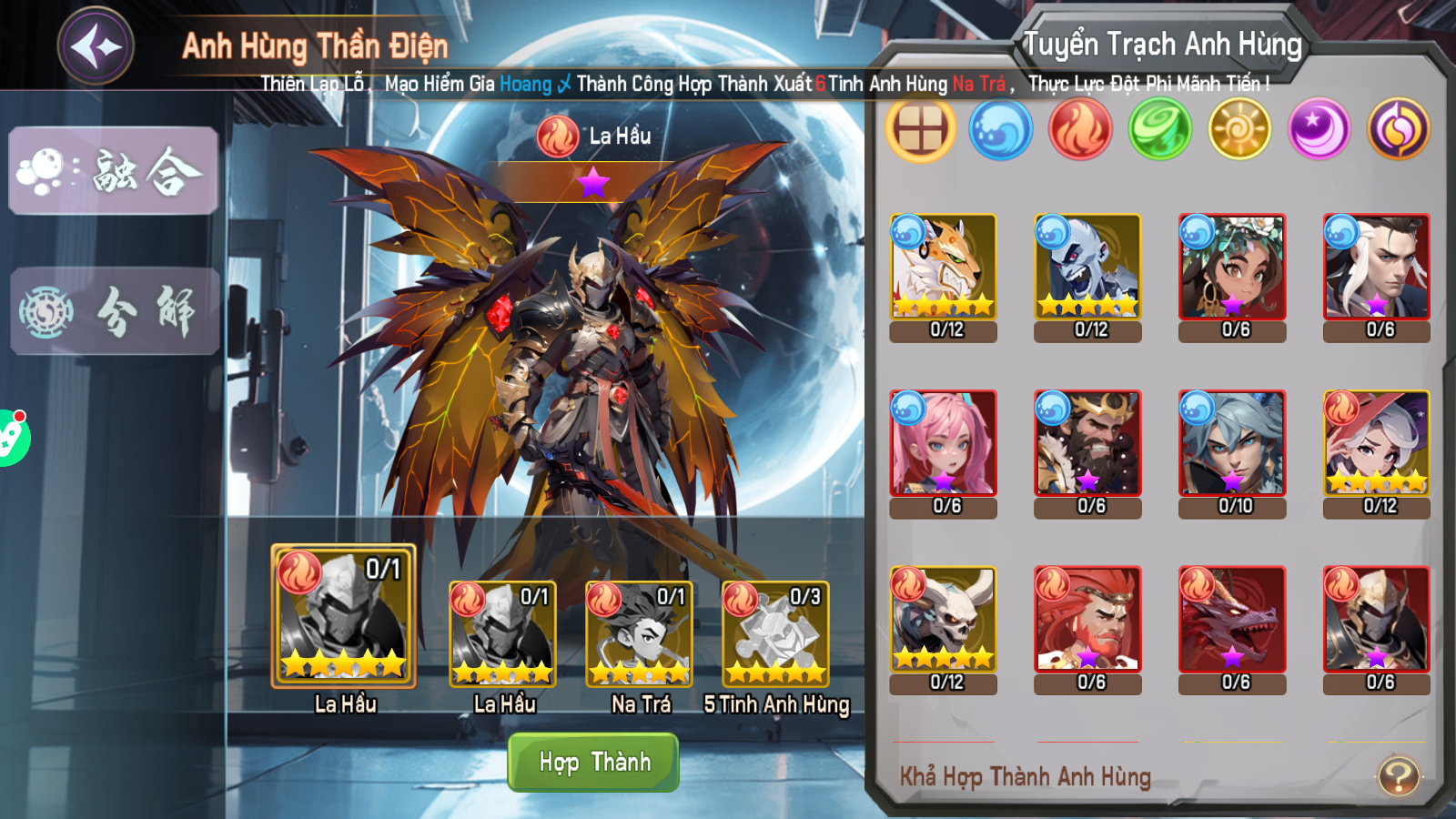Viewport: 1456px width, 819px height.
Task: Select the horned skull hero portrait
Action: [944, 620]
